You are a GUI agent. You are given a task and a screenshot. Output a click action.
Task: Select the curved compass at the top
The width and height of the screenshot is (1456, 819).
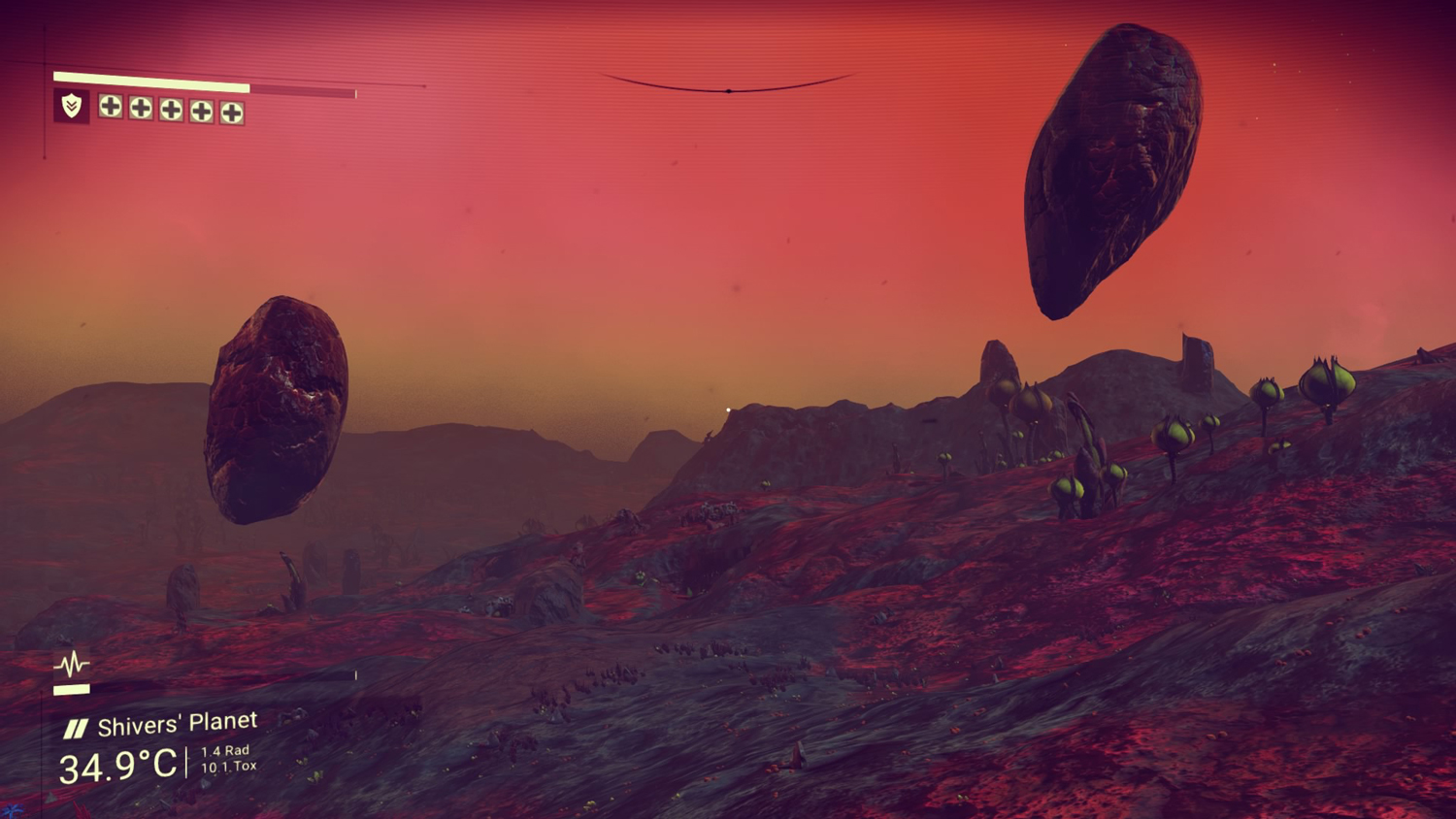[728, 86]
